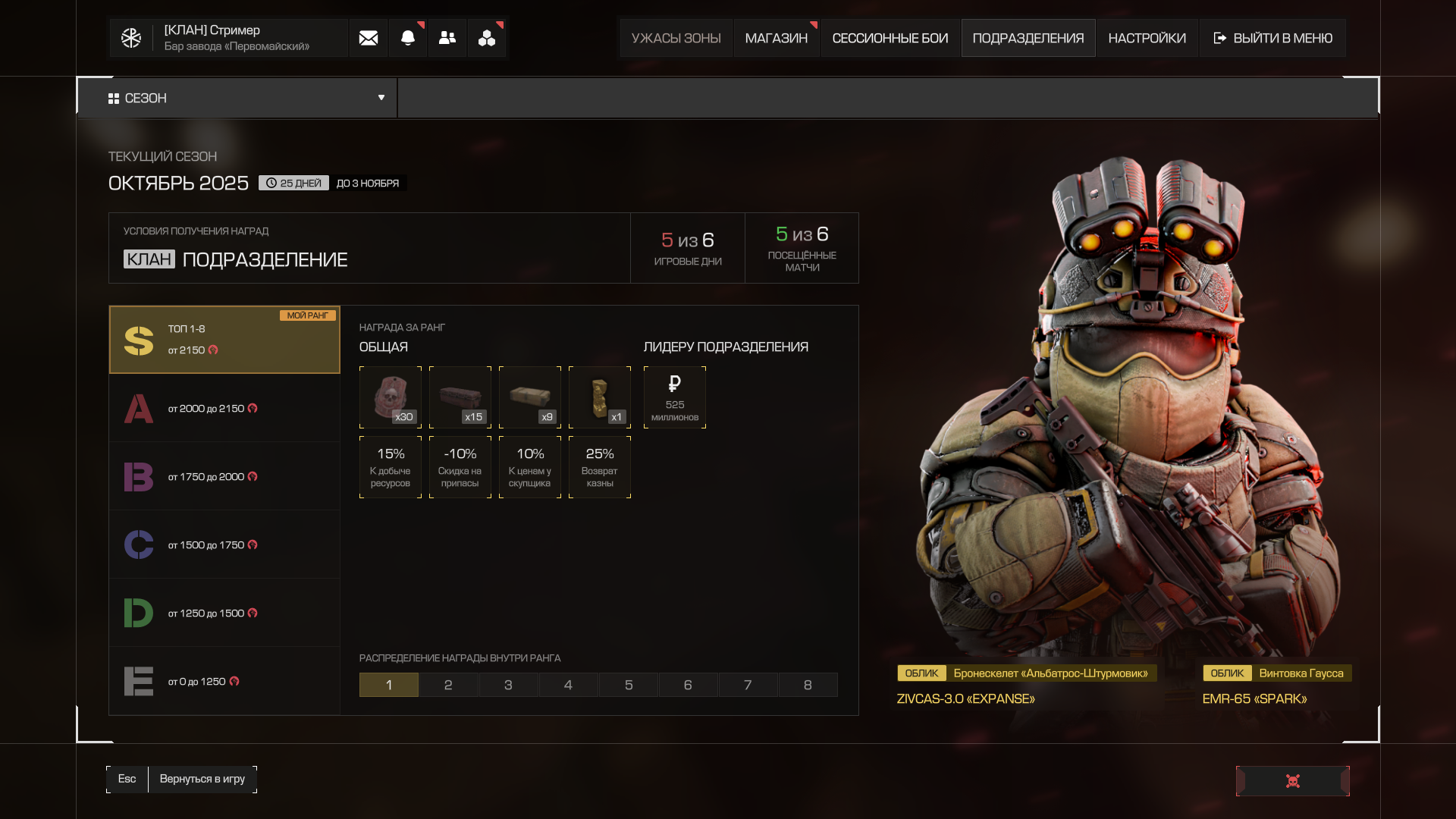Click Вернуться в игру button
The image size is (1456, 819).
[202, 779]
